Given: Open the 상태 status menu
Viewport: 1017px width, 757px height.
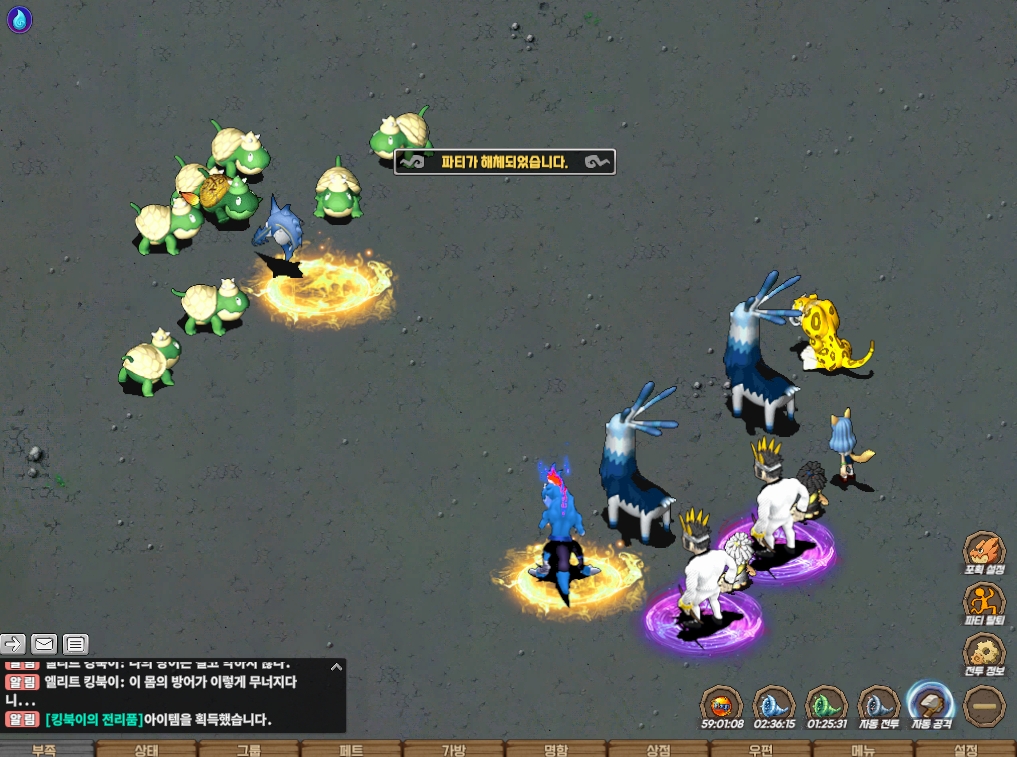Looking at the screenshot, I should [x=147, y=749].
